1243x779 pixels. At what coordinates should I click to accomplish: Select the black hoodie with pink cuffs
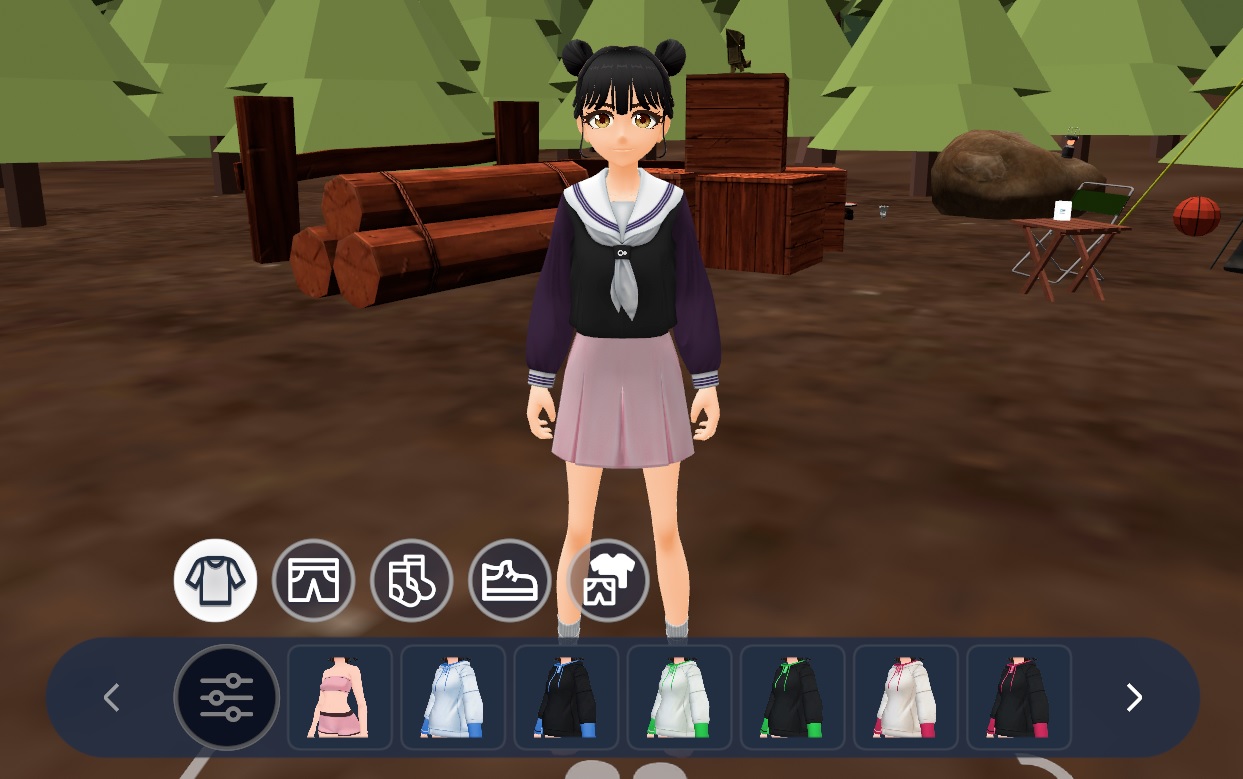tap(1018, 697)
